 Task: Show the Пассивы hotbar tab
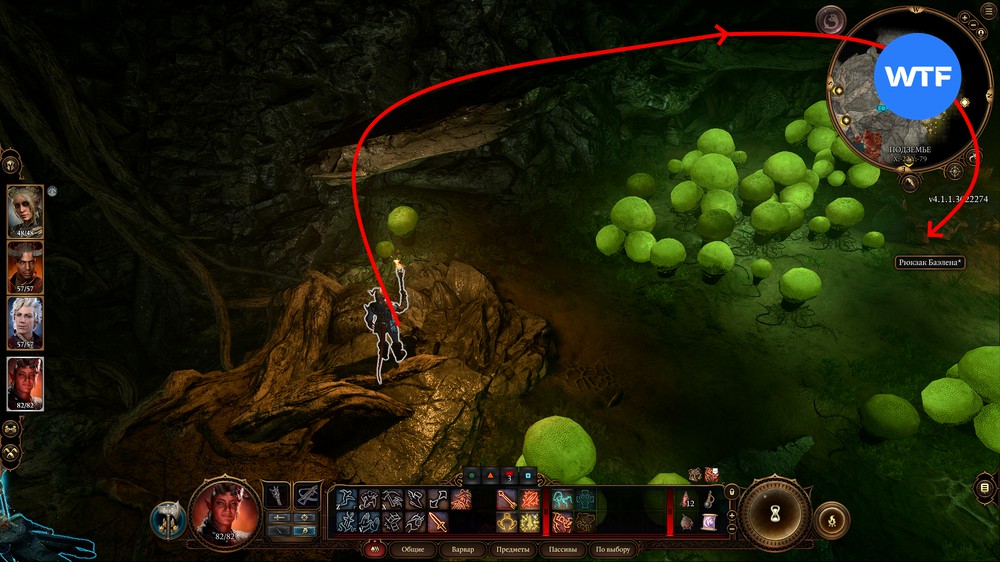pyautogui.click(x=562, y=549)
